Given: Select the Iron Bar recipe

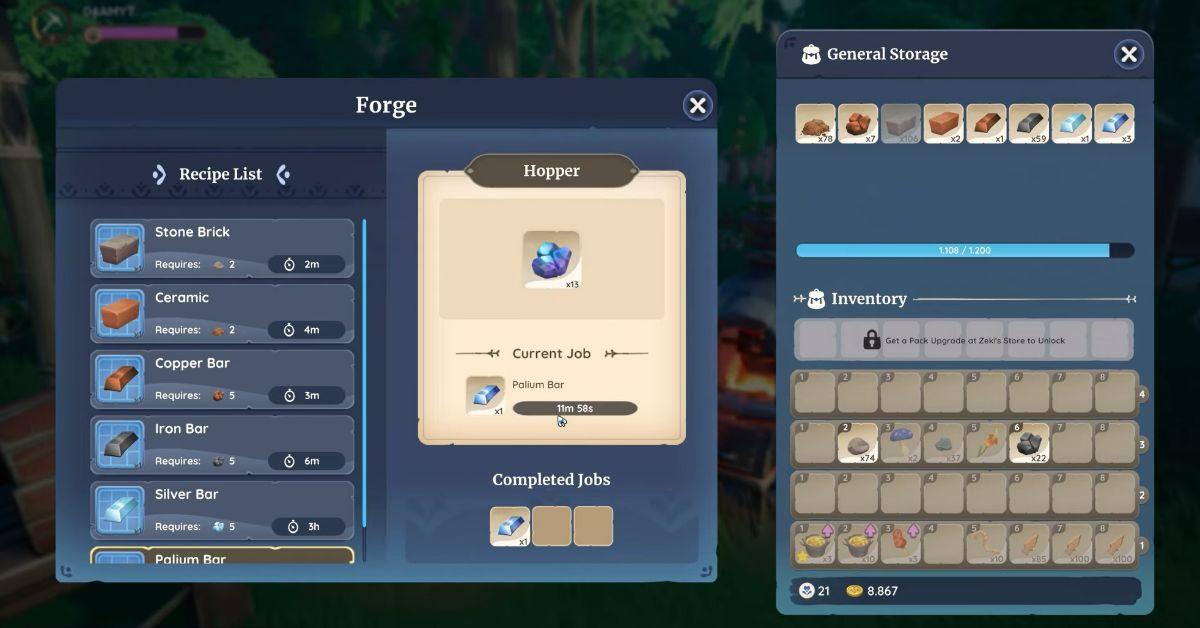Looking at the screenshot, I should 222,444.
